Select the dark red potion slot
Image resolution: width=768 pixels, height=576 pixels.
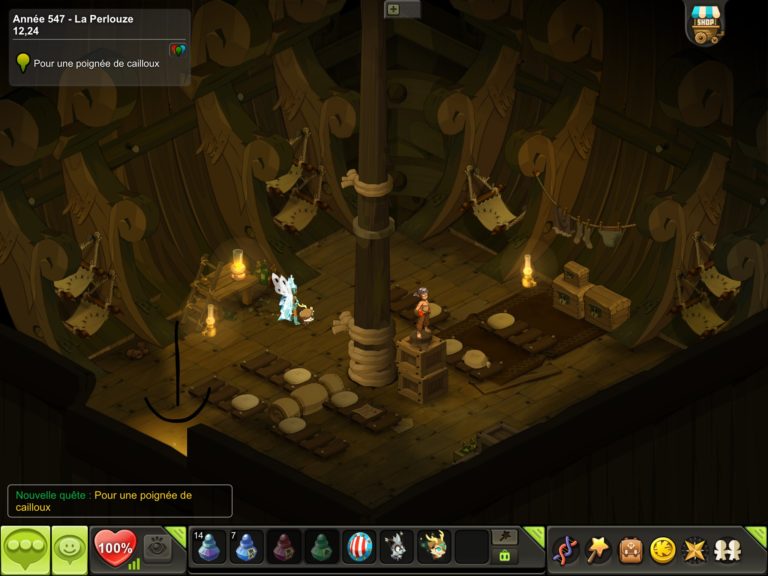(285, 547)
